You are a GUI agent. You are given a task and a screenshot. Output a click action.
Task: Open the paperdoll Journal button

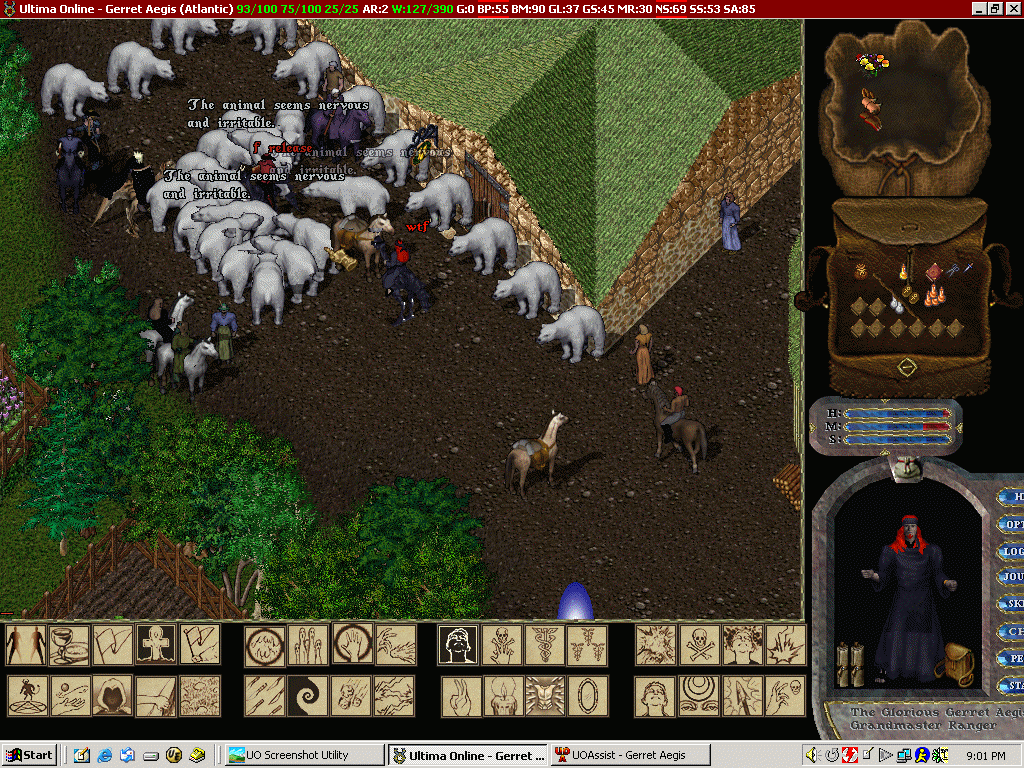pos(1012,577)
